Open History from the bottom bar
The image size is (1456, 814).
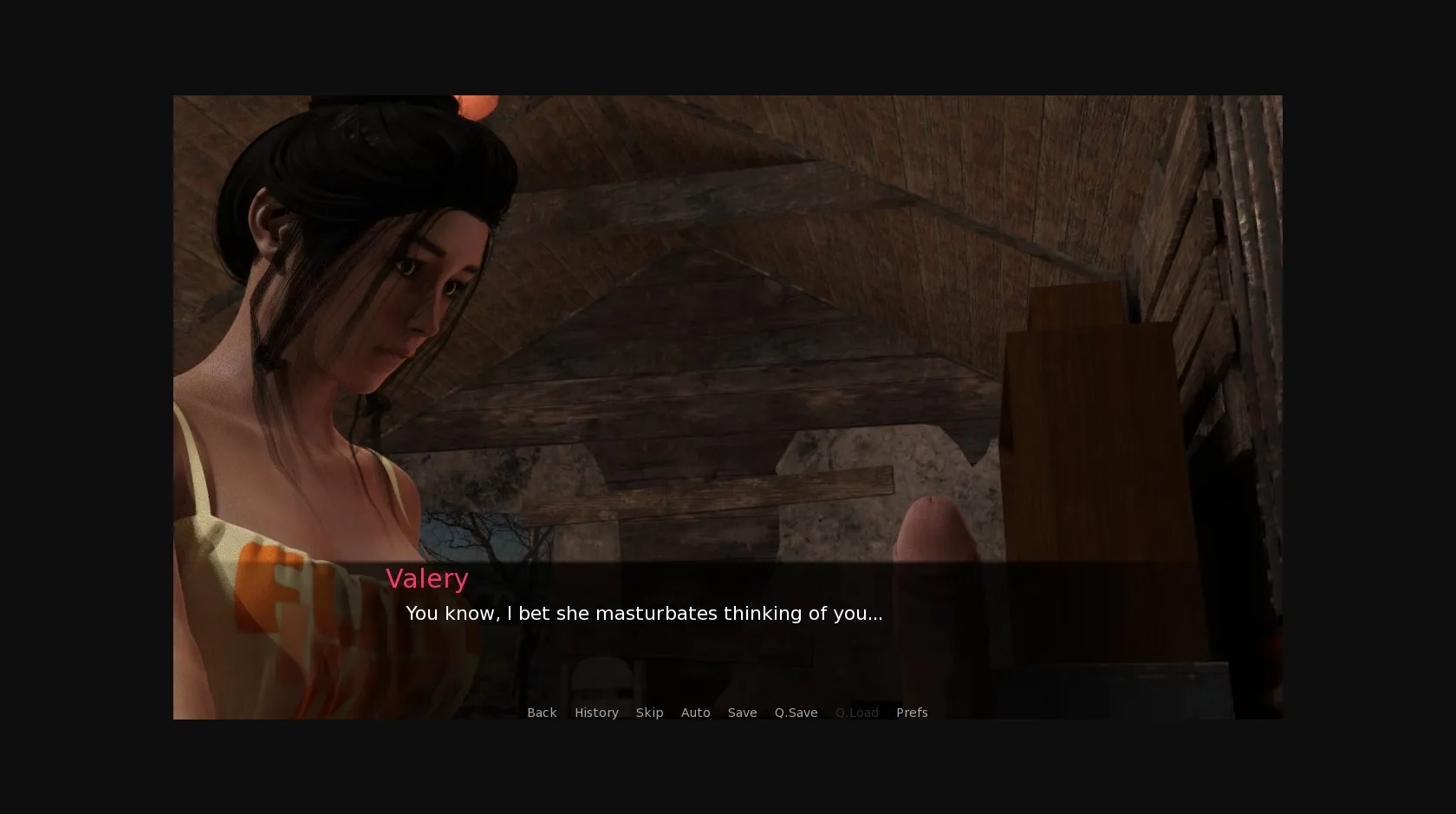[596, 712]
